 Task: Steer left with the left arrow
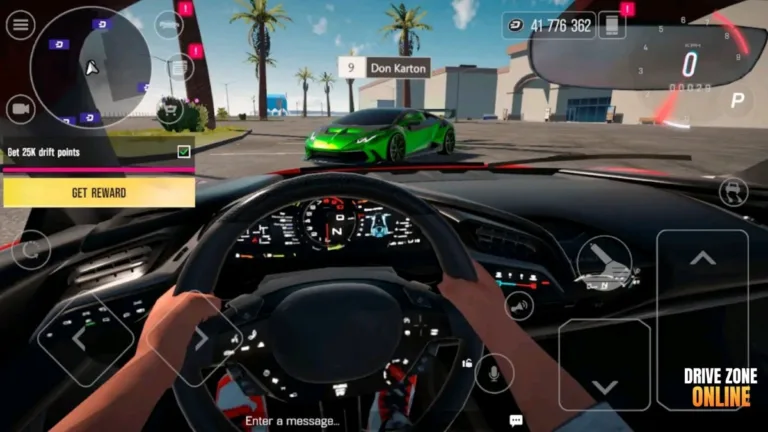[x=80, y=340]
